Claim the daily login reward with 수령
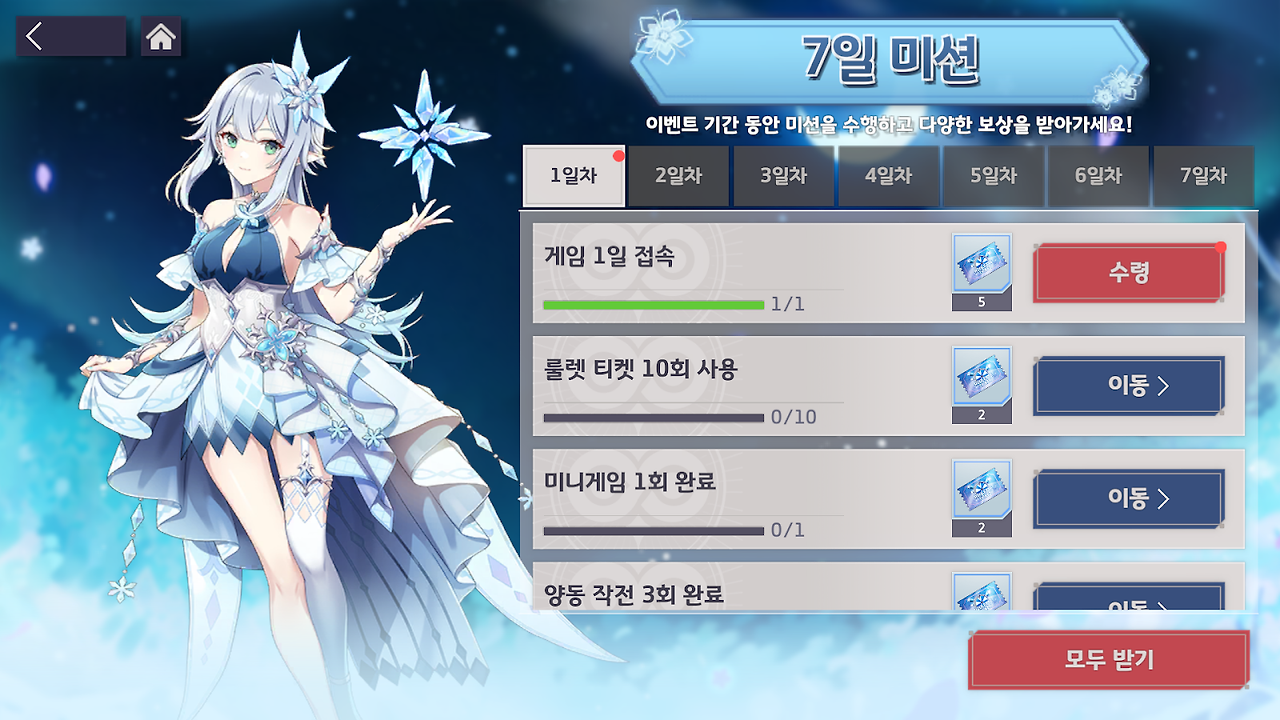Image resolution: width=1280 pixels, height=720 pixels. (x=1128, y=272)
